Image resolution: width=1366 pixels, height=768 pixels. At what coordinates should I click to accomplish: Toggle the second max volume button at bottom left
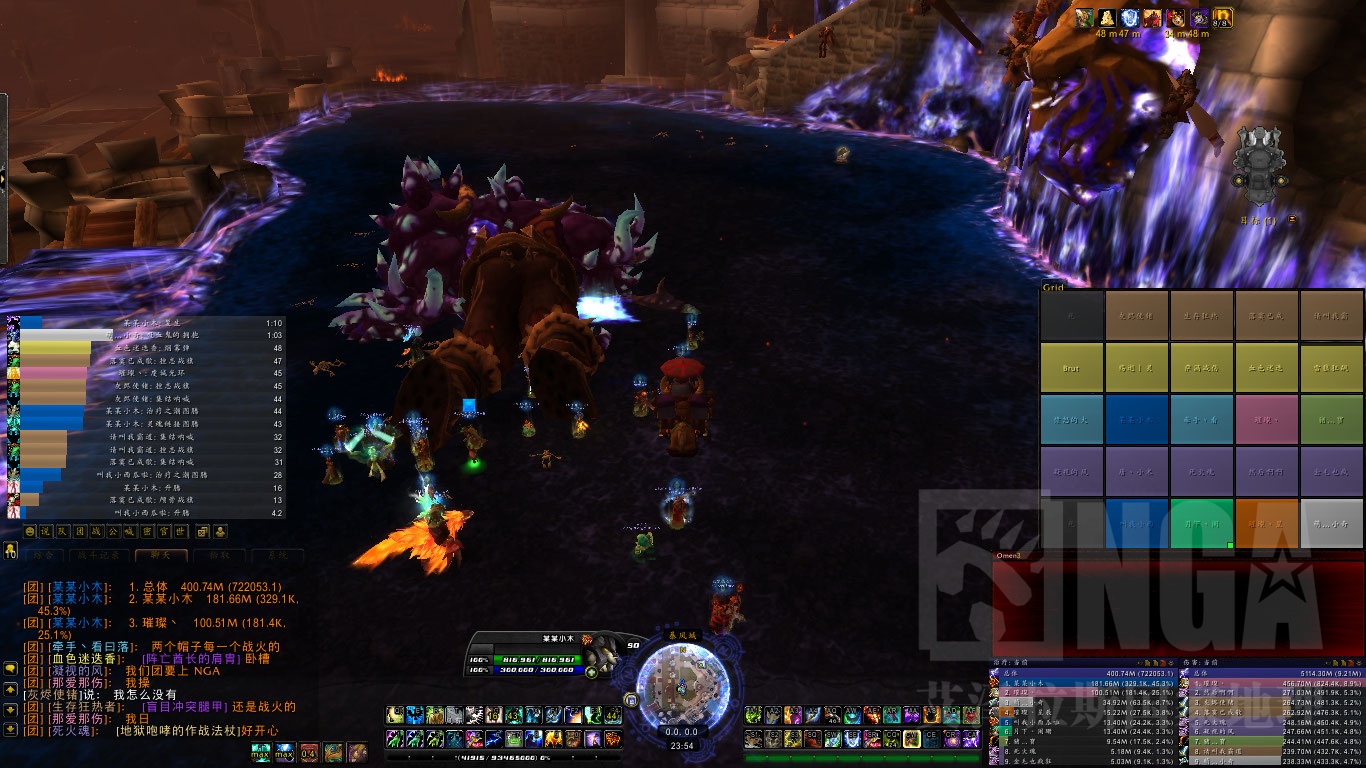(x=283, y=752)
